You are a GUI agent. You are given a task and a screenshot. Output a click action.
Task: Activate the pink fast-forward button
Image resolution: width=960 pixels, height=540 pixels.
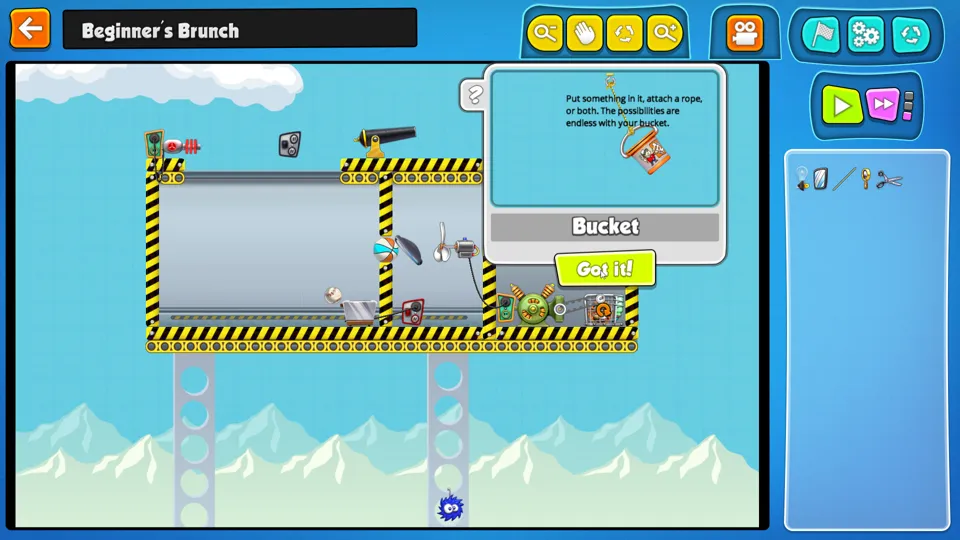[883, 104]
